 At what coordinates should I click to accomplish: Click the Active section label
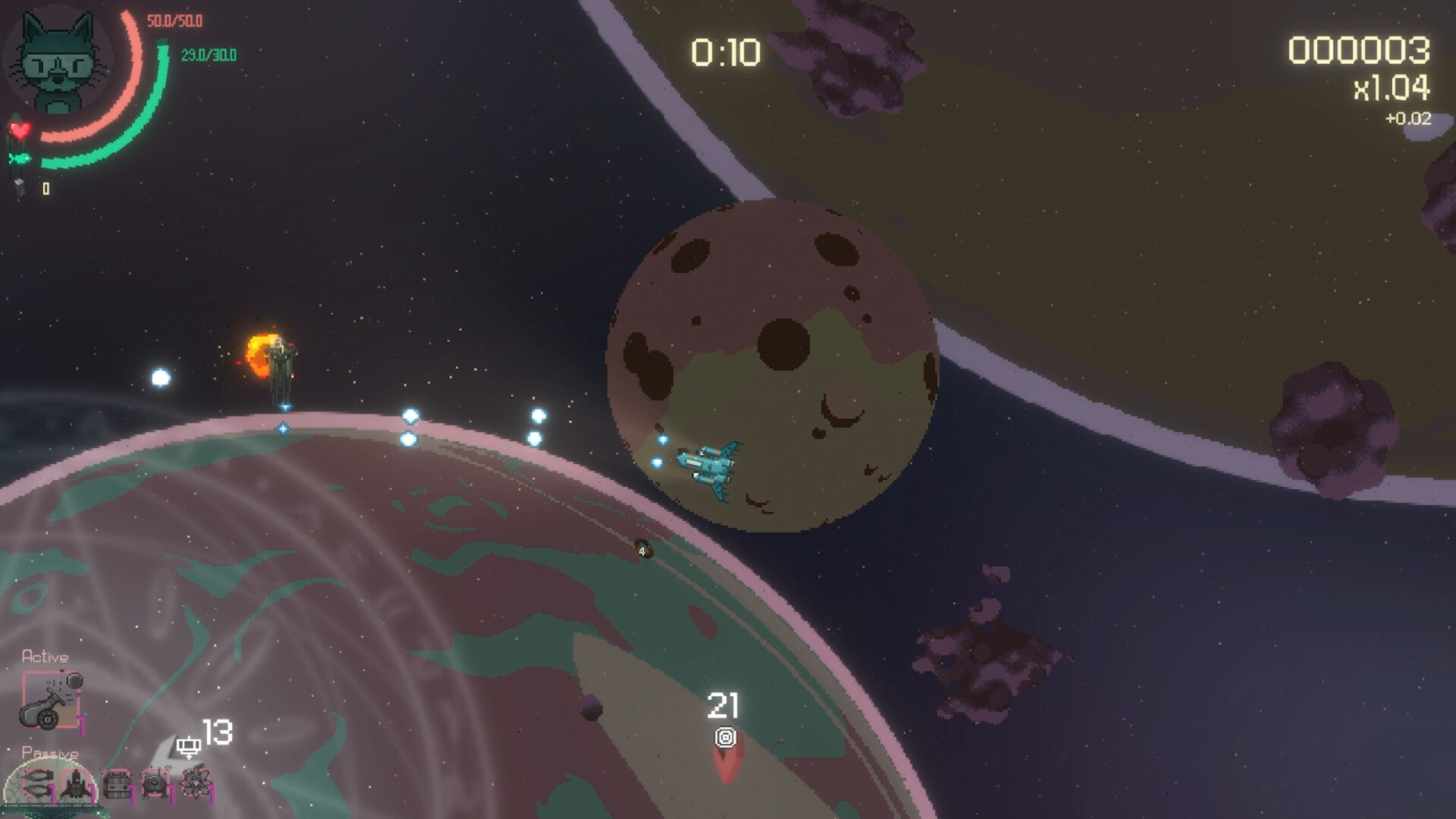[46, 656]
